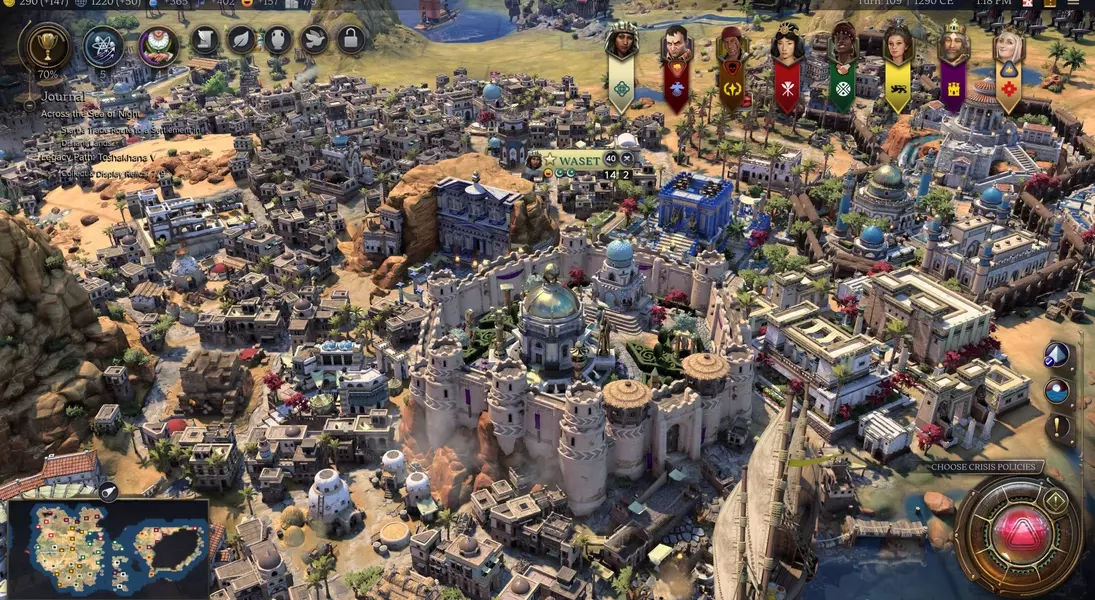This screenshot has width=1095, height=600.
Task: Select the Waset city banner
Action: click(580, 159)
